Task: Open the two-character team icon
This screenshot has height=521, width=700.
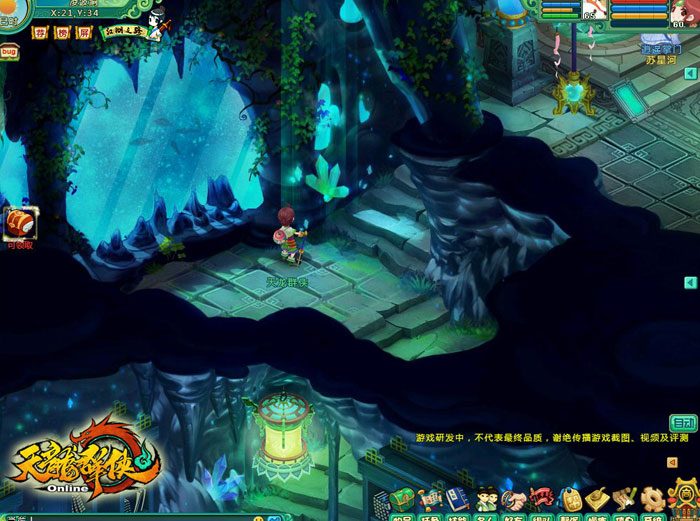Action: click(x=486, y=498)
